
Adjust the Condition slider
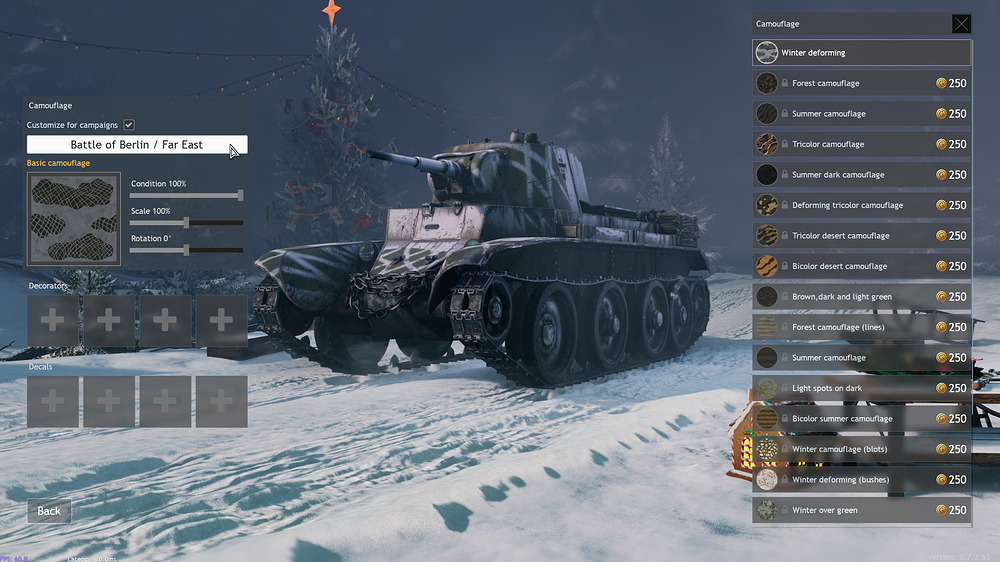click(240, 195)
